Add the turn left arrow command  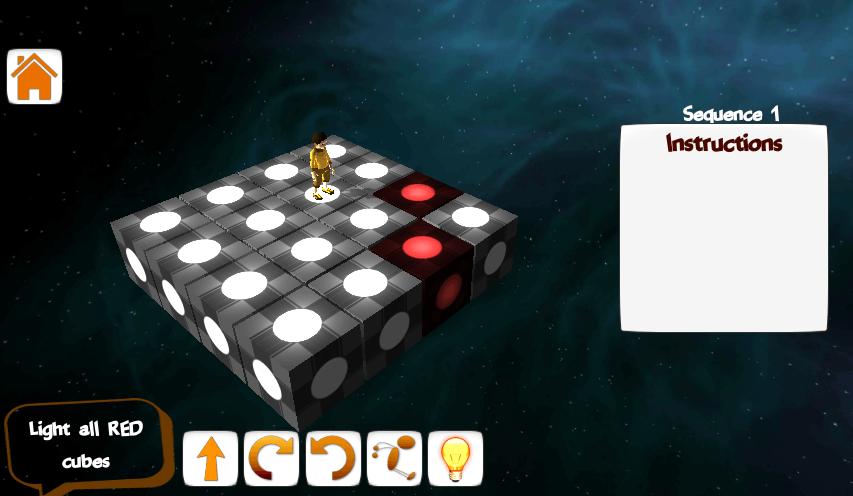[x=333, y=459]
